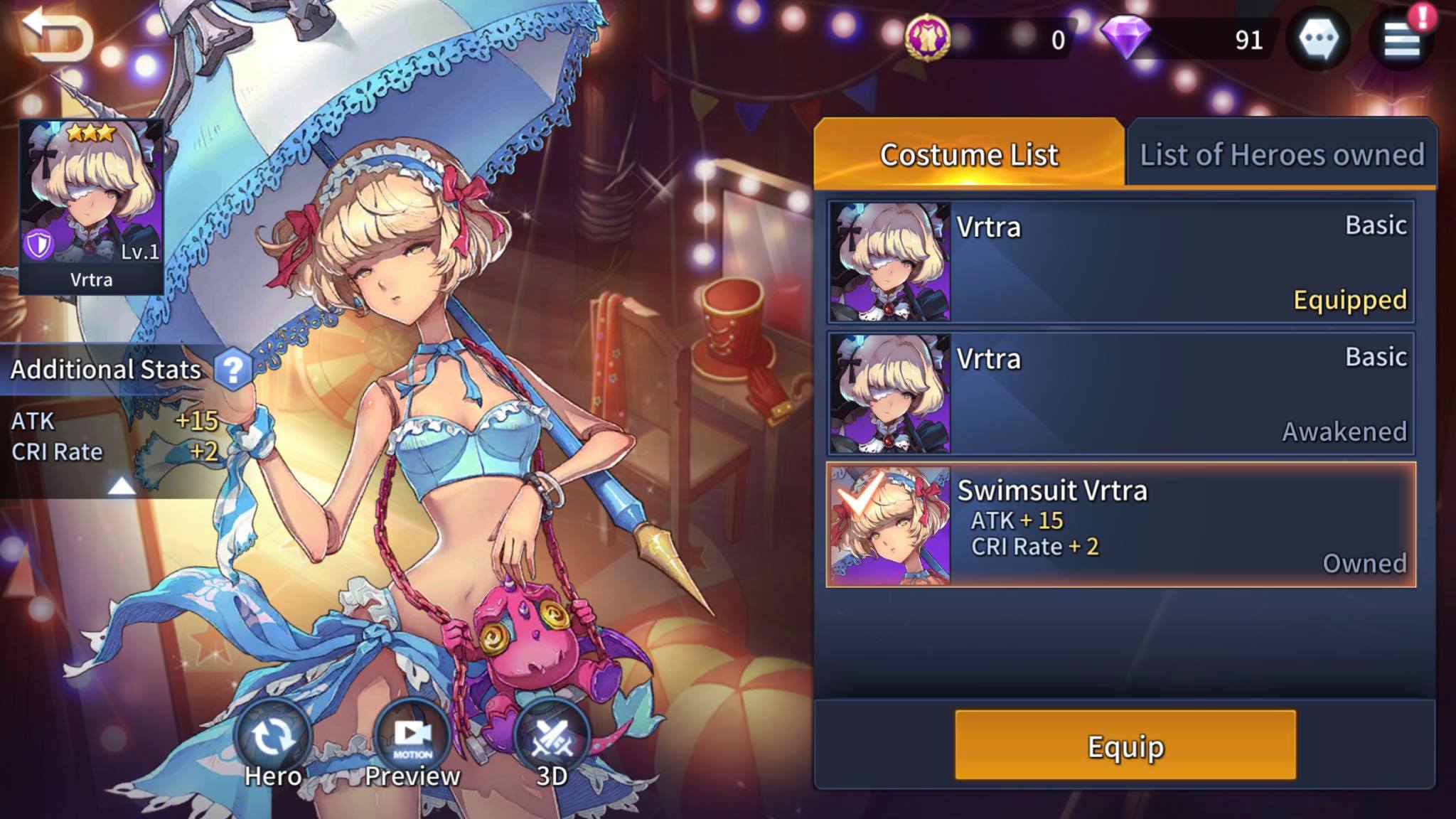Open the hamburger main menu

1401,39
